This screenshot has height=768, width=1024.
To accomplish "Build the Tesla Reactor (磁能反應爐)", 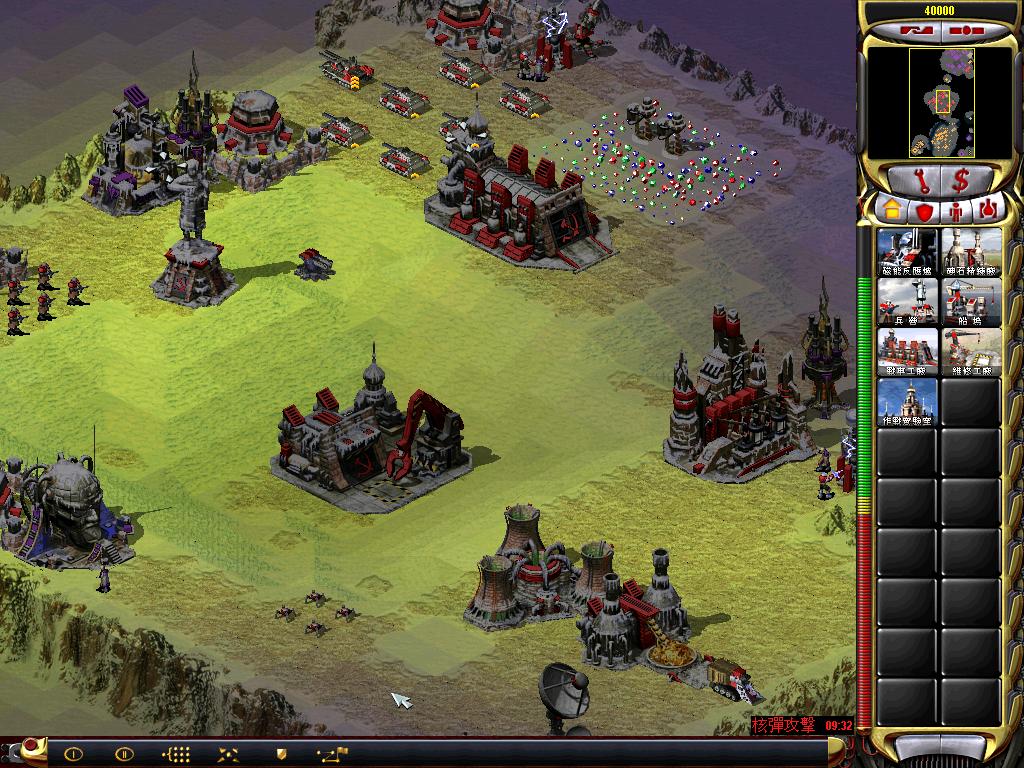I will coord(908,252).
